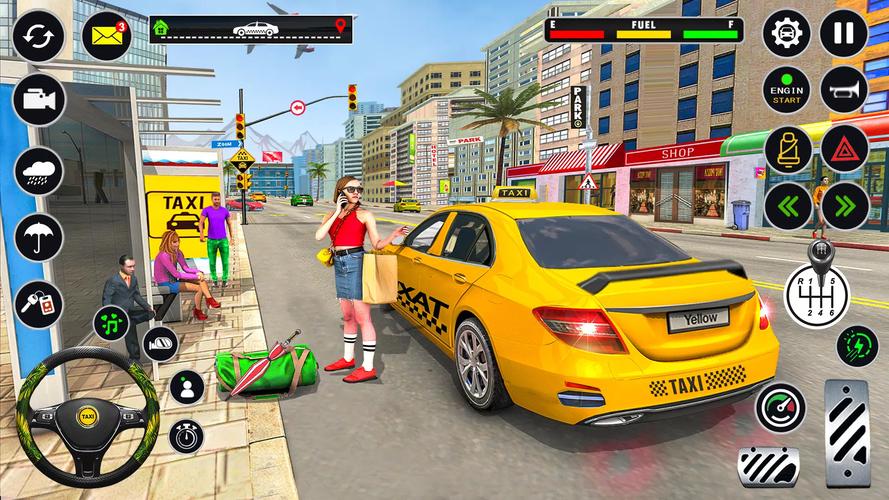Switch the camera view
The height and width of the screenshot is (500, 889).
39,100
